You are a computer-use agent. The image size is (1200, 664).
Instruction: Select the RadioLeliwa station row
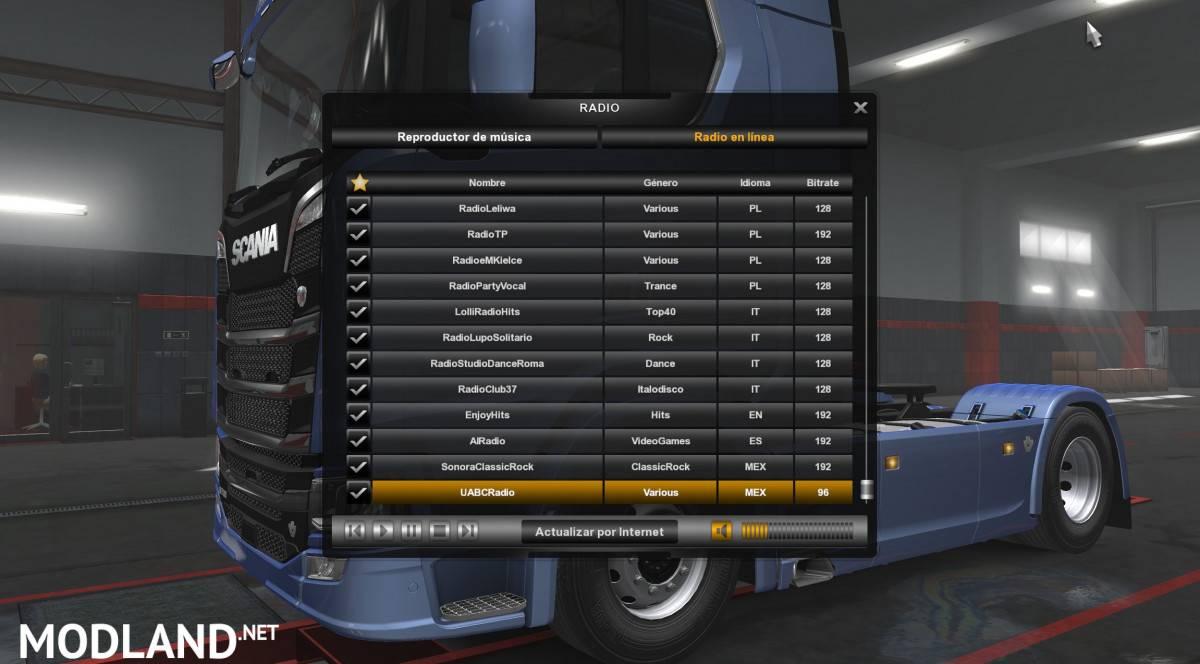487,209
